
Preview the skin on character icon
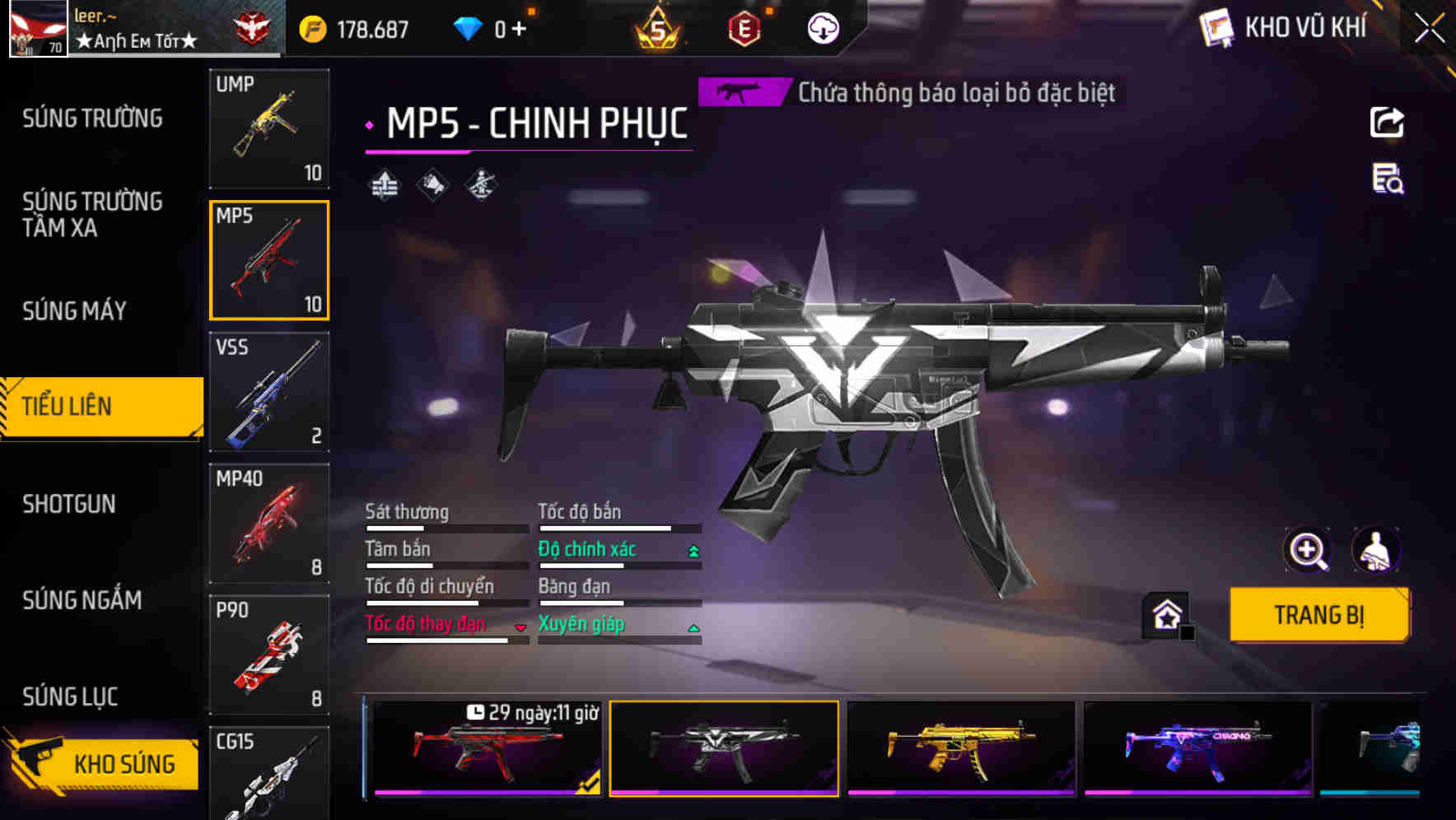pyautogui.click(x=1375, y=550)
